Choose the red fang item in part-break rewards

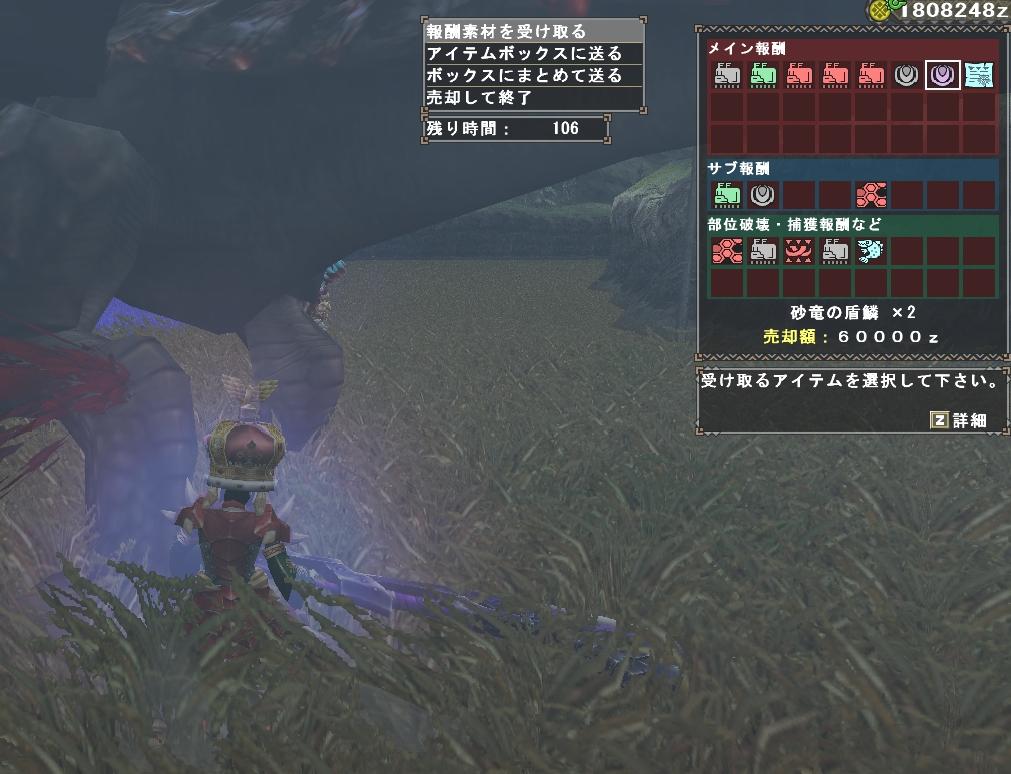click(x=799, y=251)
